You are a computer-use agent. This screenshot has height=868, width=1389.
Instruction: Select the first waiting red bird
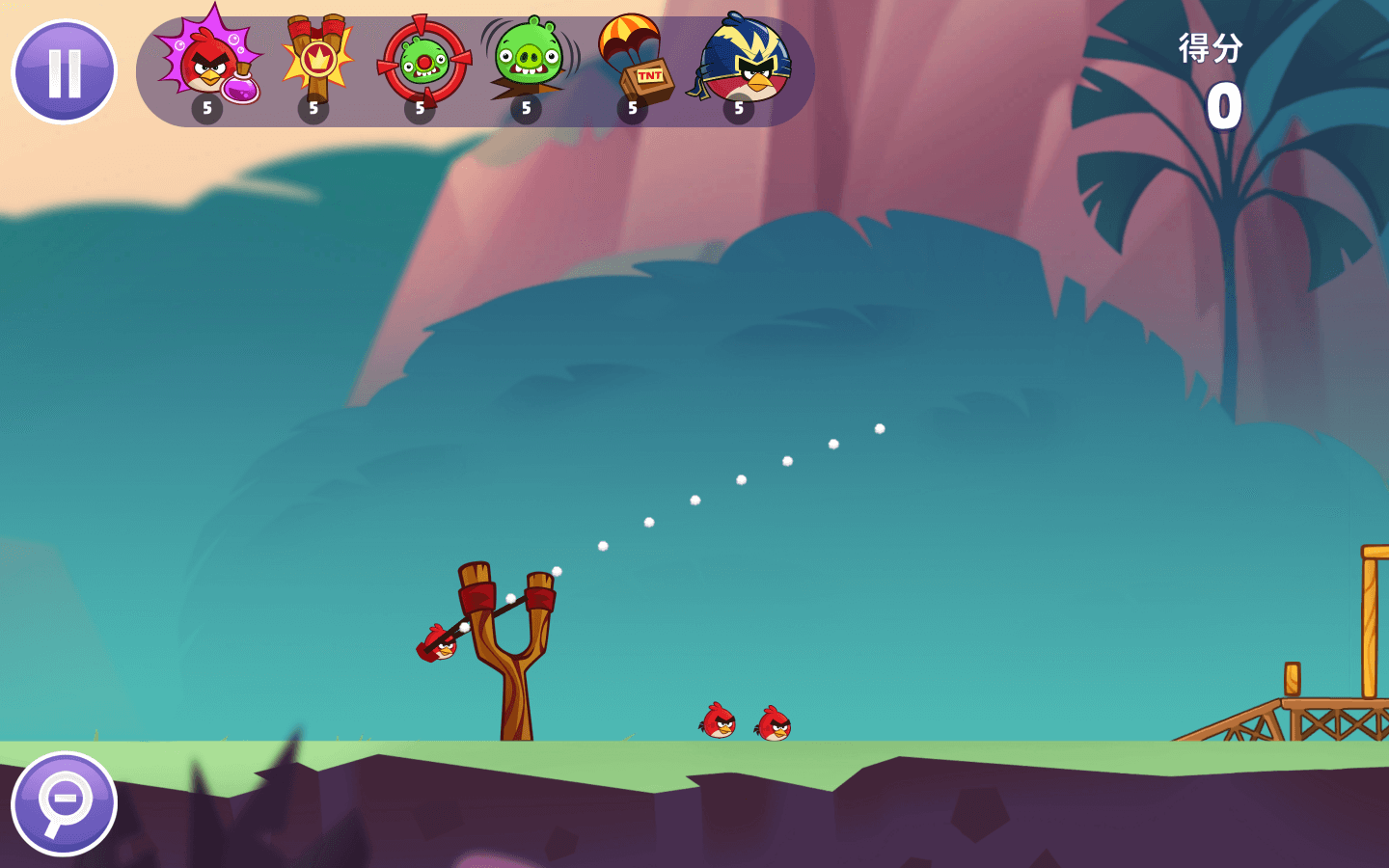(x=719, y=719)
